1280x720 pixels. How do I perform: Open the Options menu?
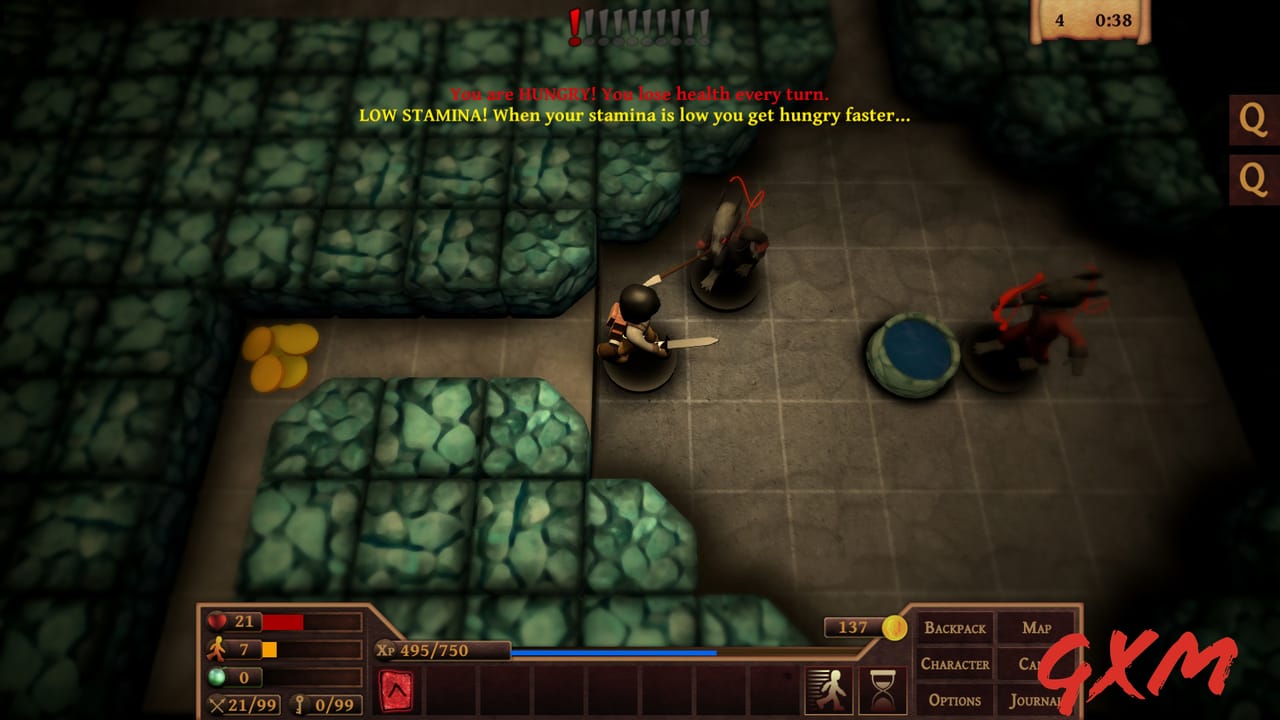(x=955, y=700)
